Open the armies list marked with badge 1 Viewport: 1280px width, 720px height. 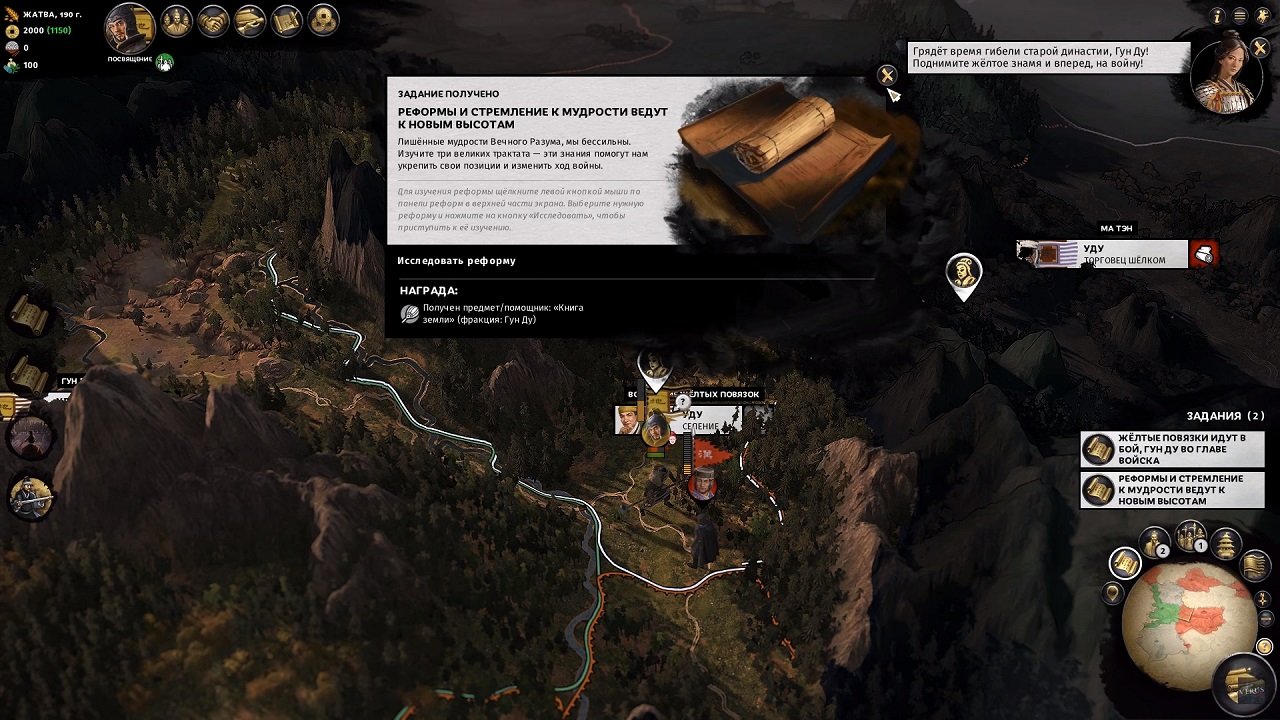[1190, 536]
